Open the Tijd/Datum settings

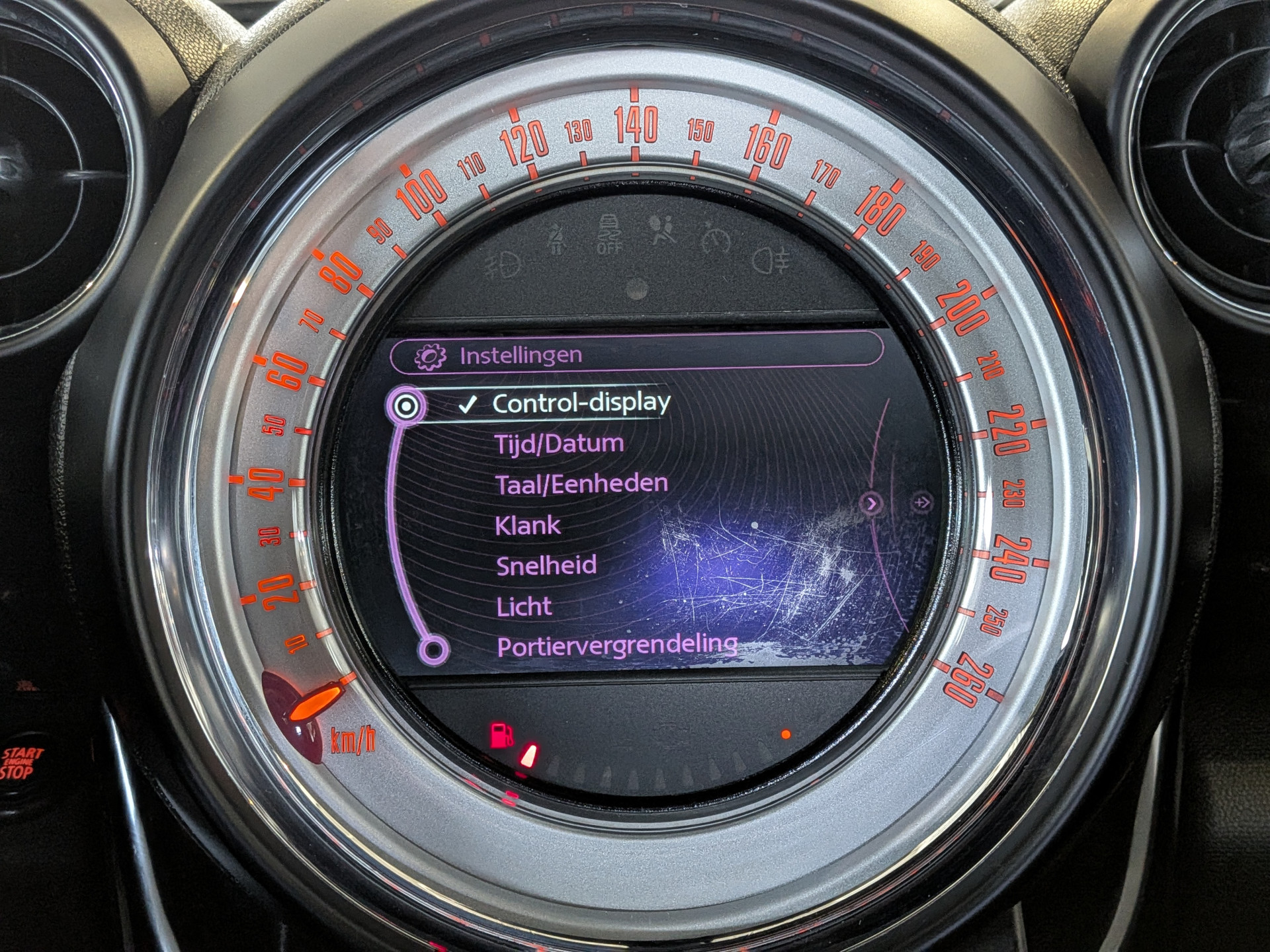pyautogui.click(x=559, y=444)
